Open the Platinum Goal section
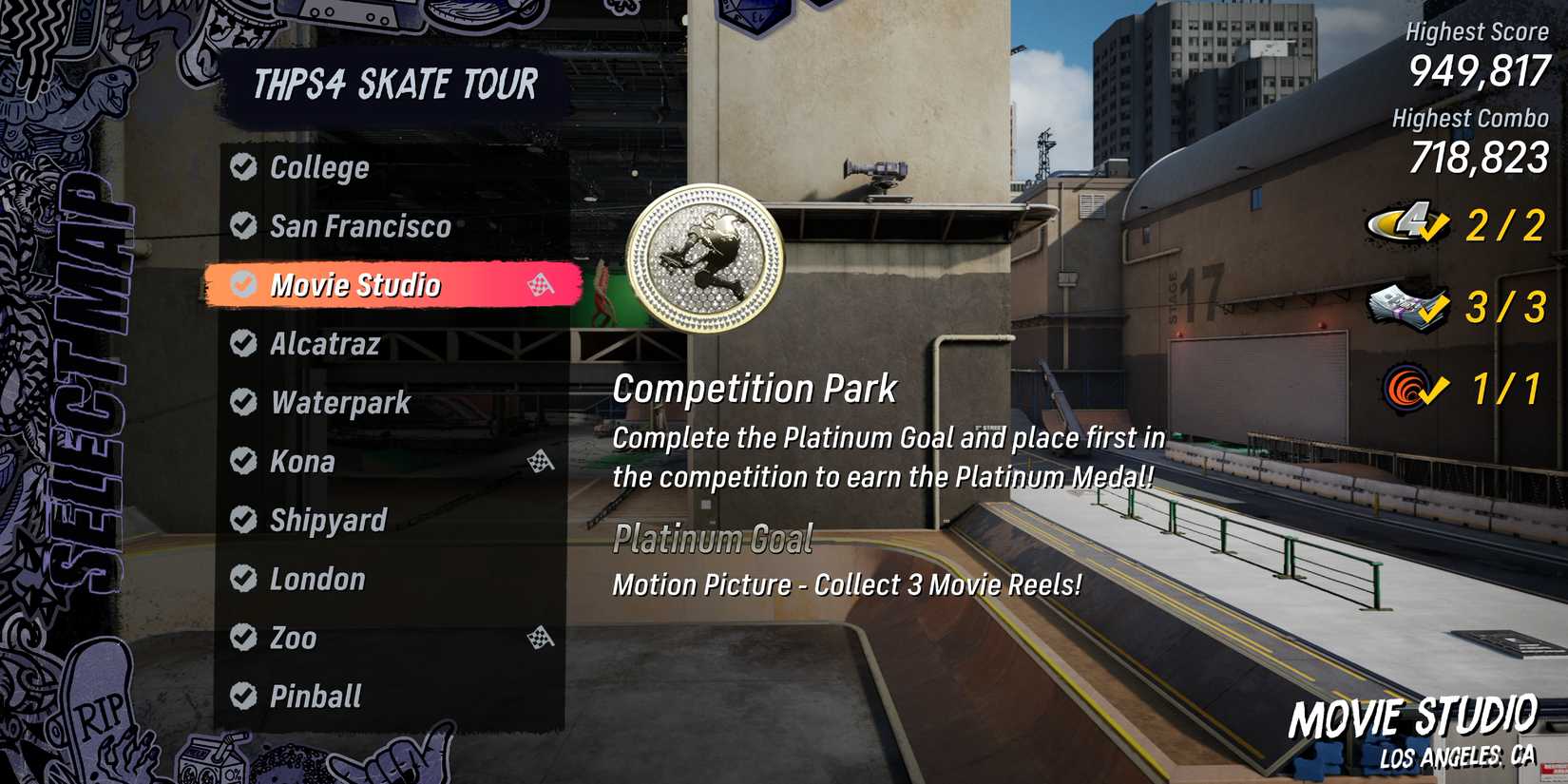The height and width of the screenshot is (784, 1568). click(713, 539)
